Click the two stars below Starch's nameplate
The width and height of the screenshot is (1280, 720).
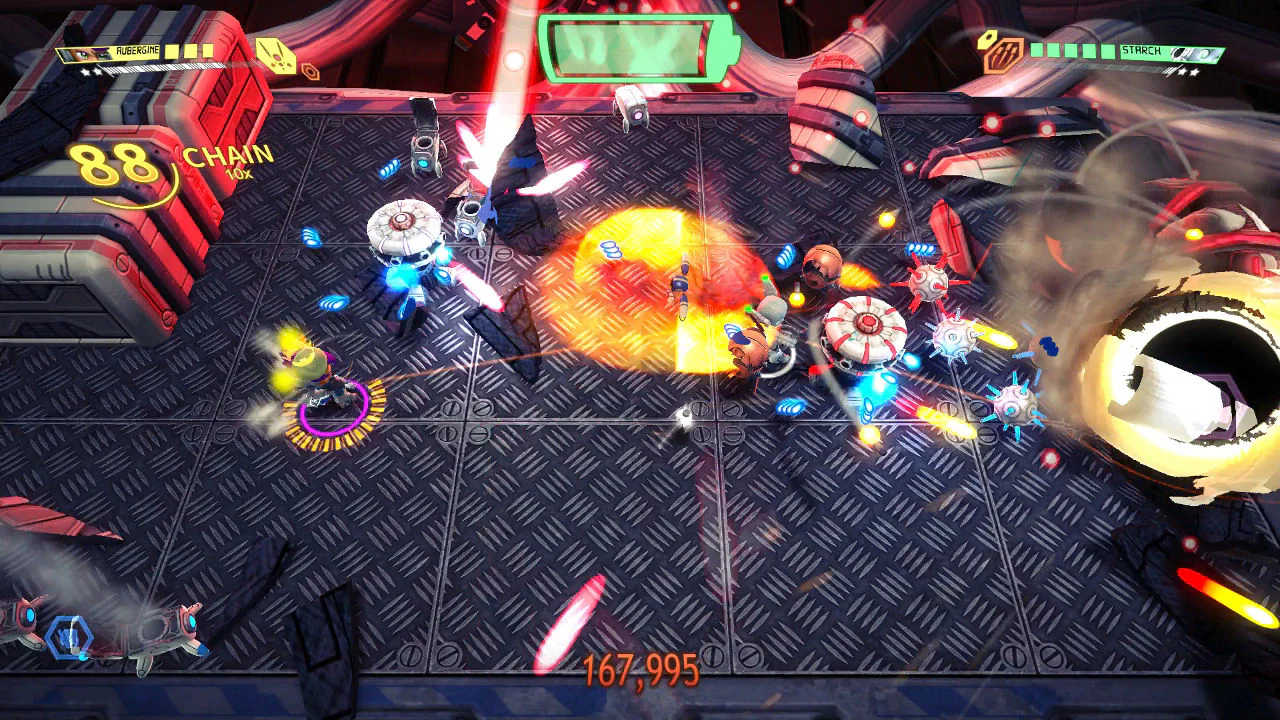(x=1187, y=72)
